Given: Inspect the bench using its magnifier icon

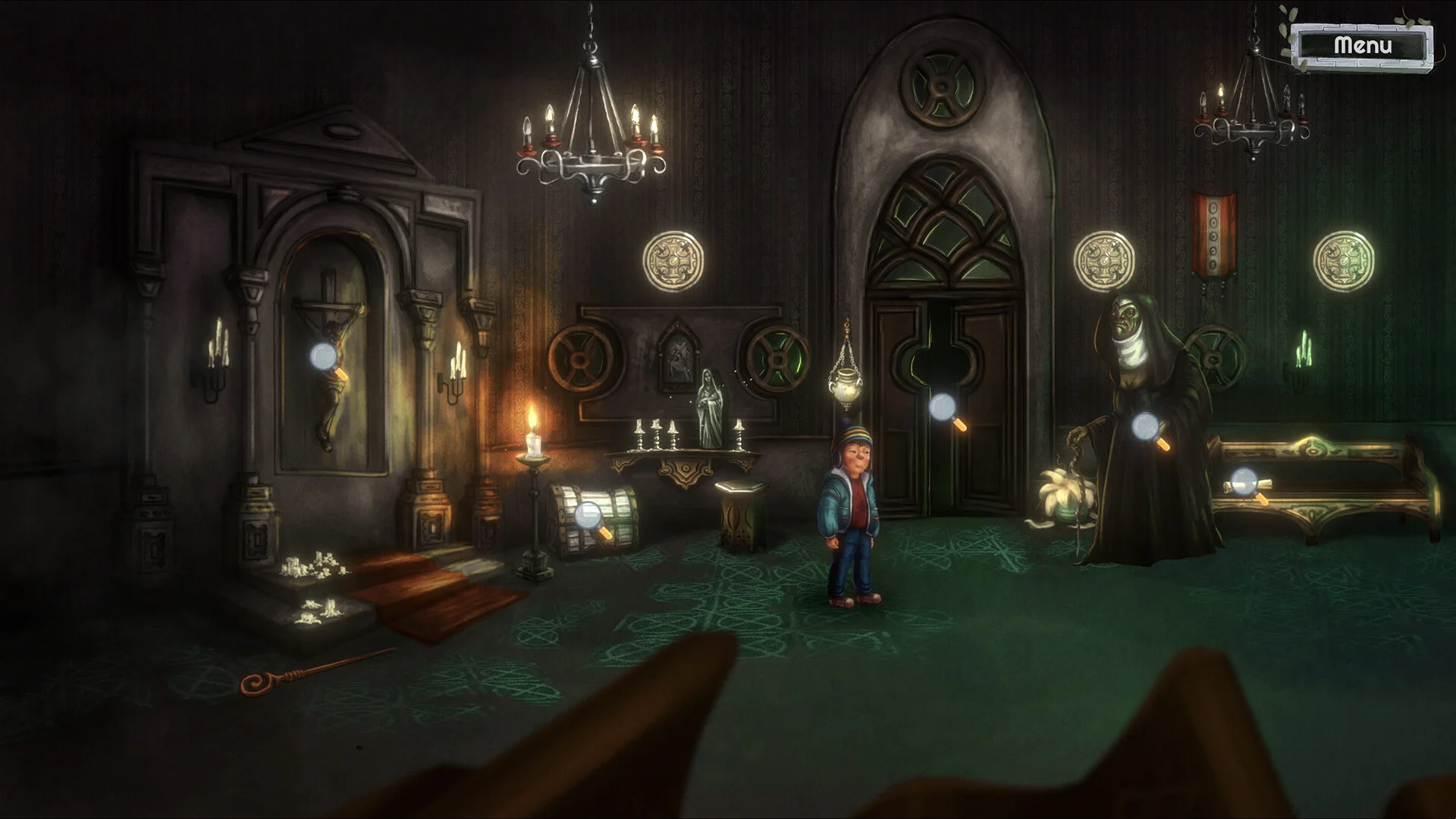Looking at the screenshot, I should click(1245, 482).
